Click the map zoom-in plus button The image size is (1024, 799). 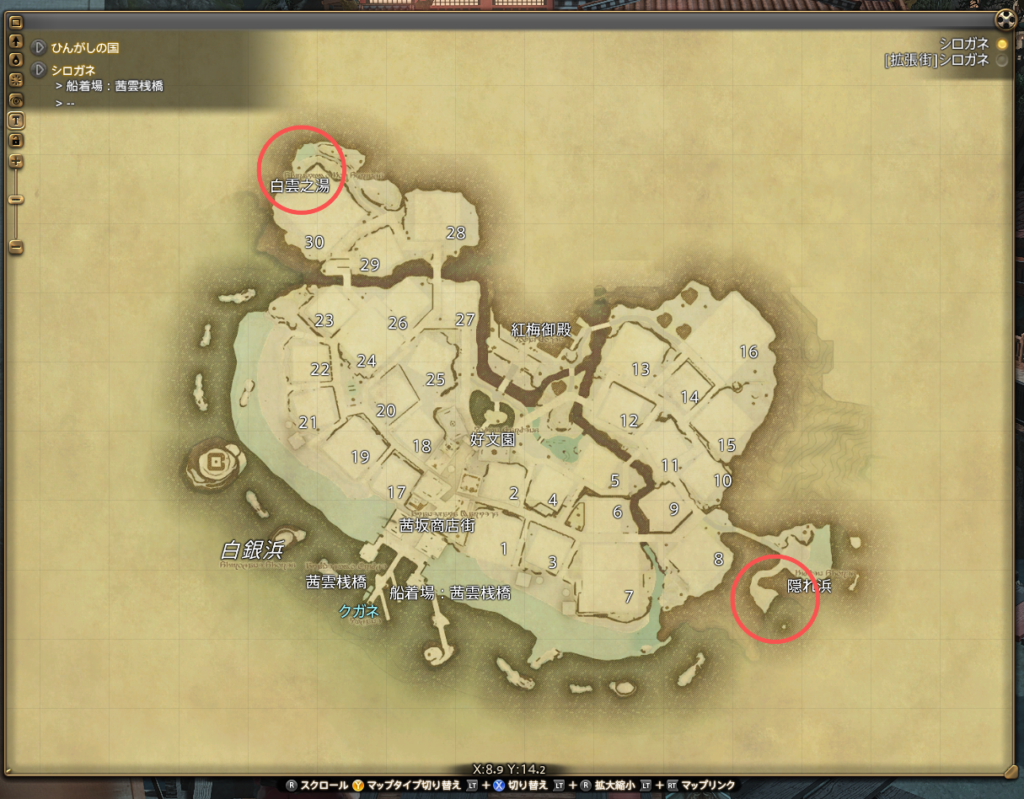[16, 161]
